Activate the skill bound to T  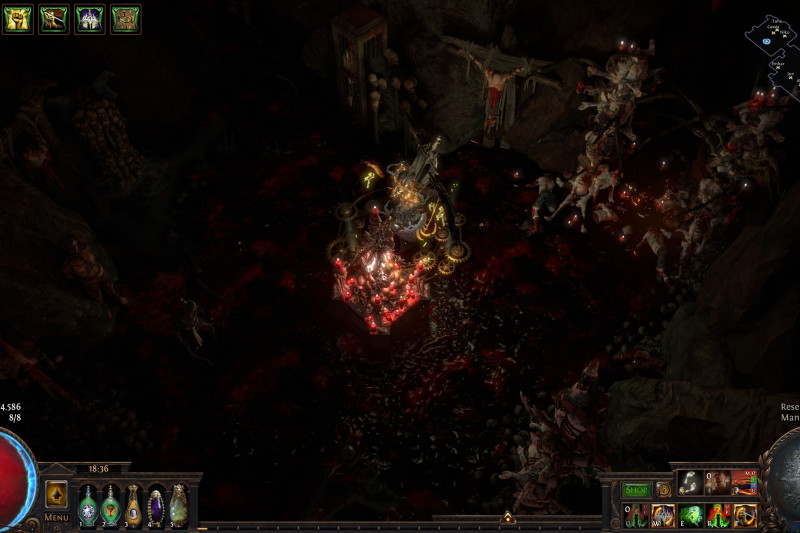[x=744, y=515]
